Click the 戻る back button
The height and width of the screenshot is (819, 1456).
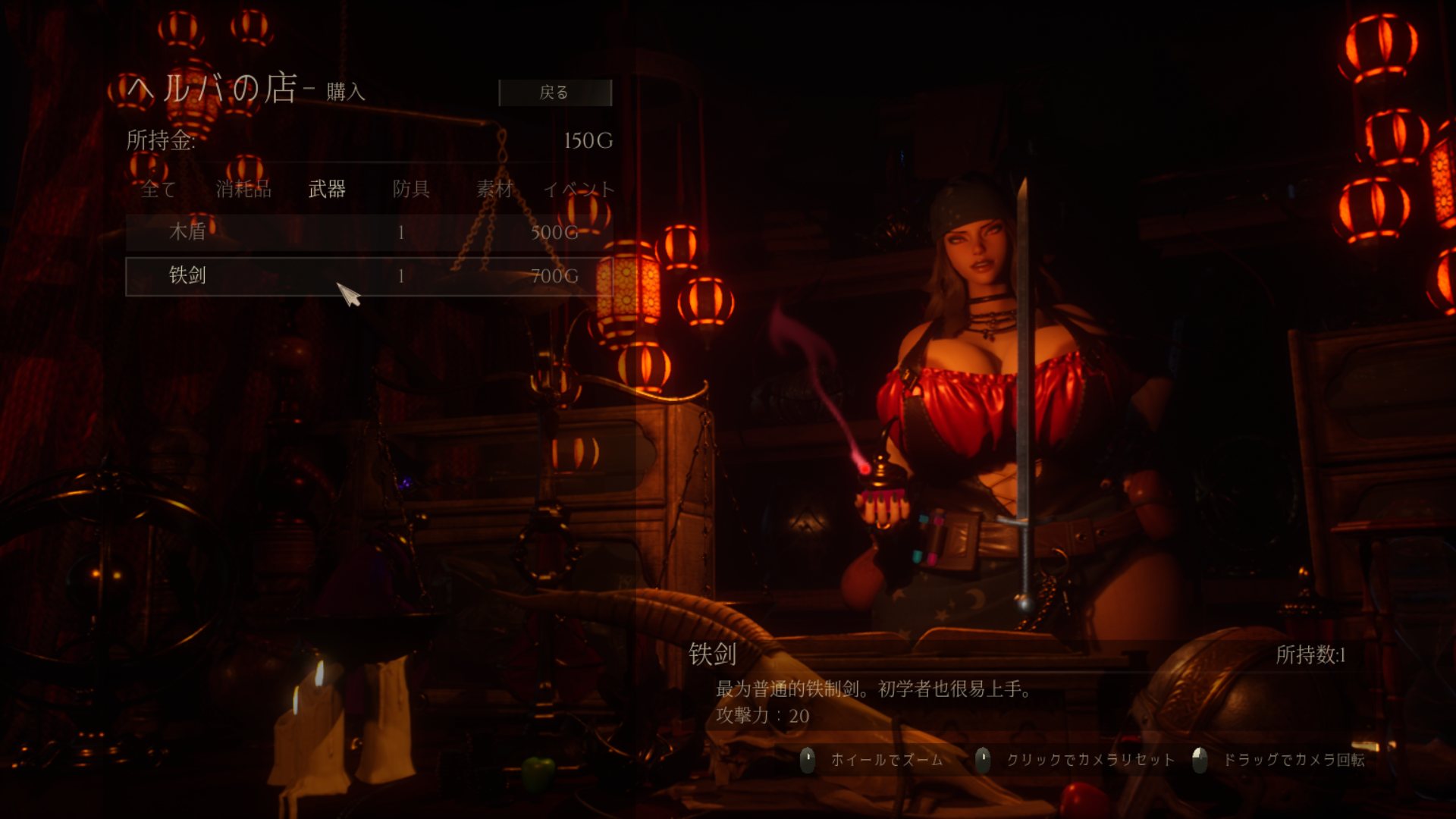pos(554,93)
